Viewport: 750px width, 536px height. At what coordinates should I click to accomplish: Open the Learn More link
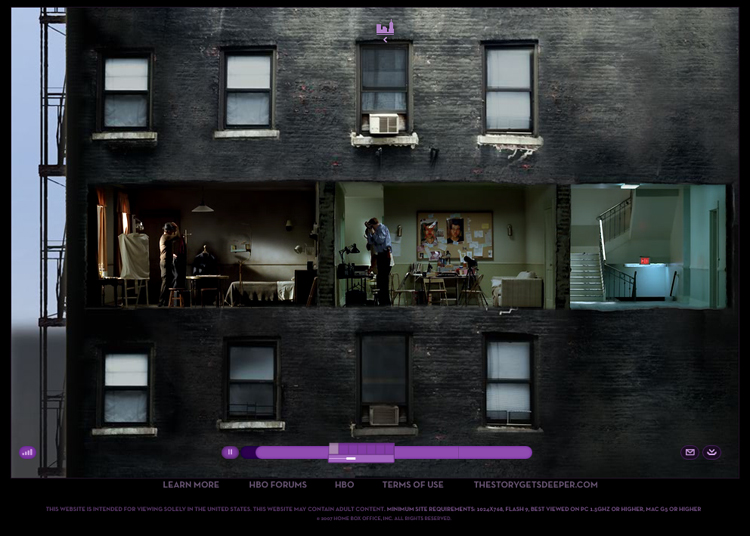pos(191,485)
